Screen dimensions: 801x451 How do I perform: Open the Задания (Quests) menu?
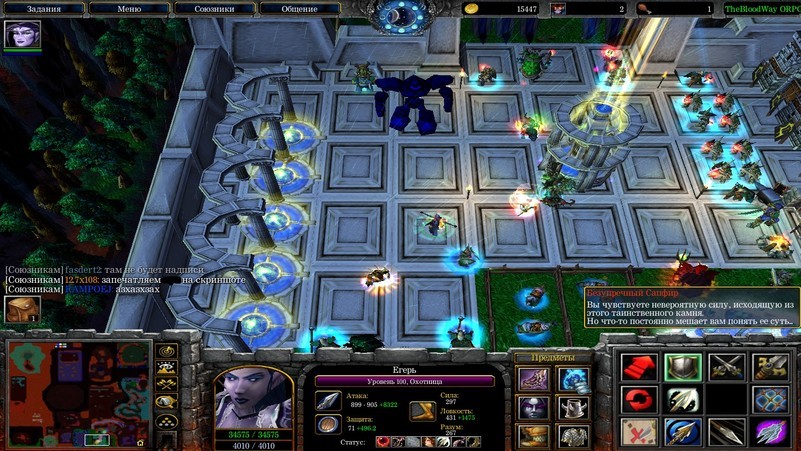pyautogui.click(x=45, y=8)
